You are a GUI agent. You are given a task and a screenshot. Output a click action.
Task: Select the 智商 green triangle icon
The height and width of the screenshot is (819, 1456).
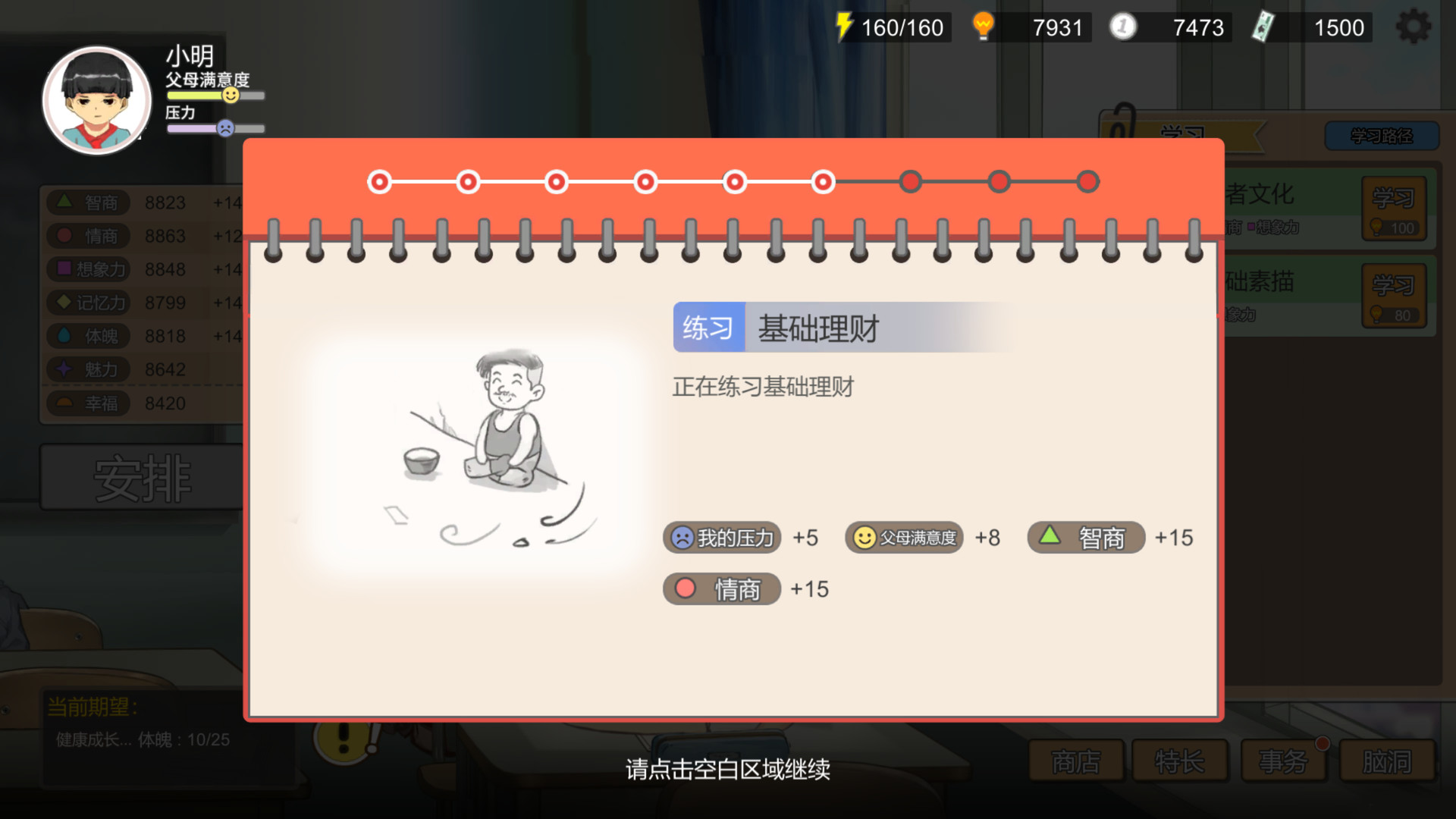[x=64, y=202]
